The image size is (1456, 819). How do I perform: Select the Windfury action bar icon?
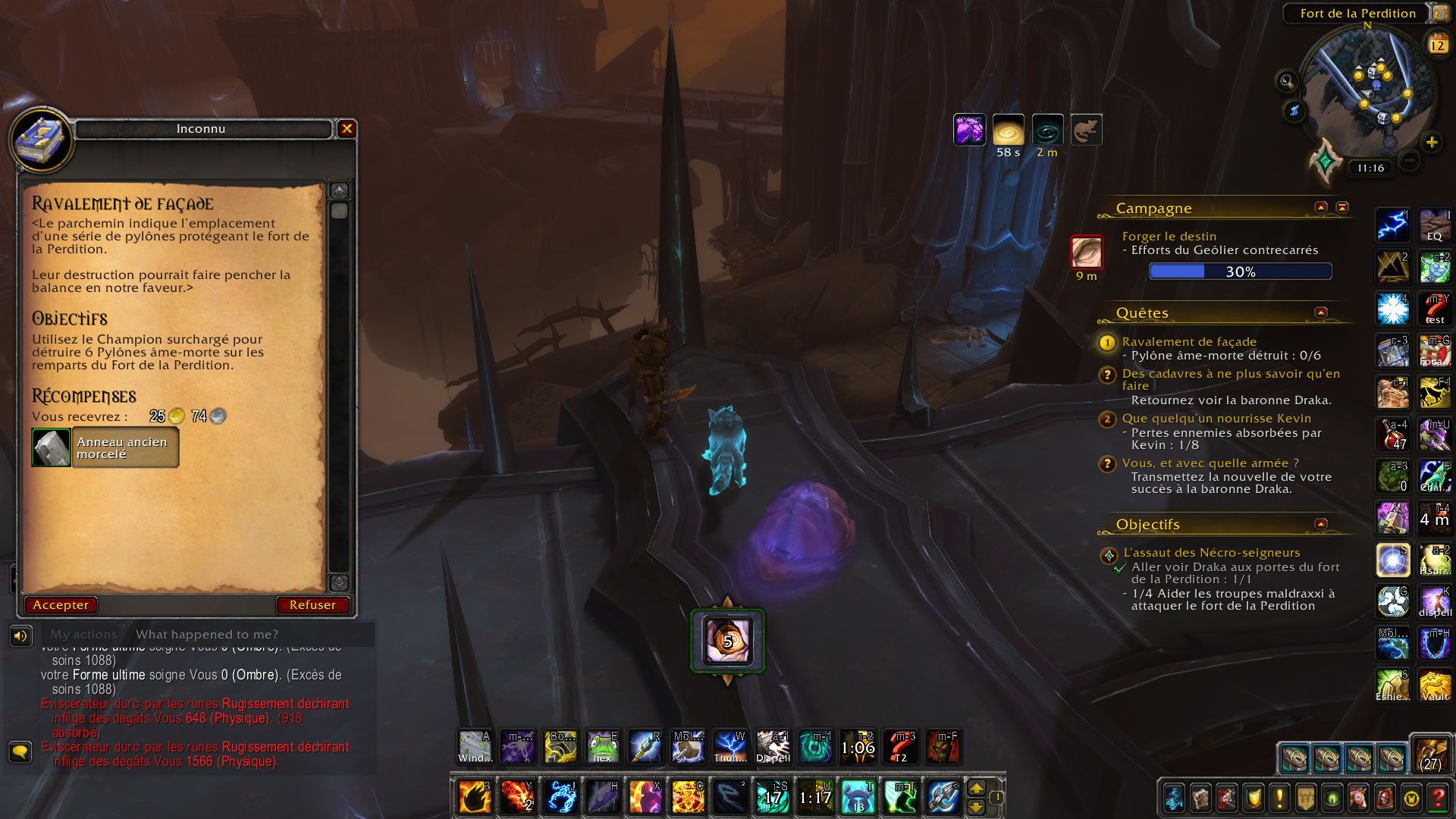(x=474, y=747)
